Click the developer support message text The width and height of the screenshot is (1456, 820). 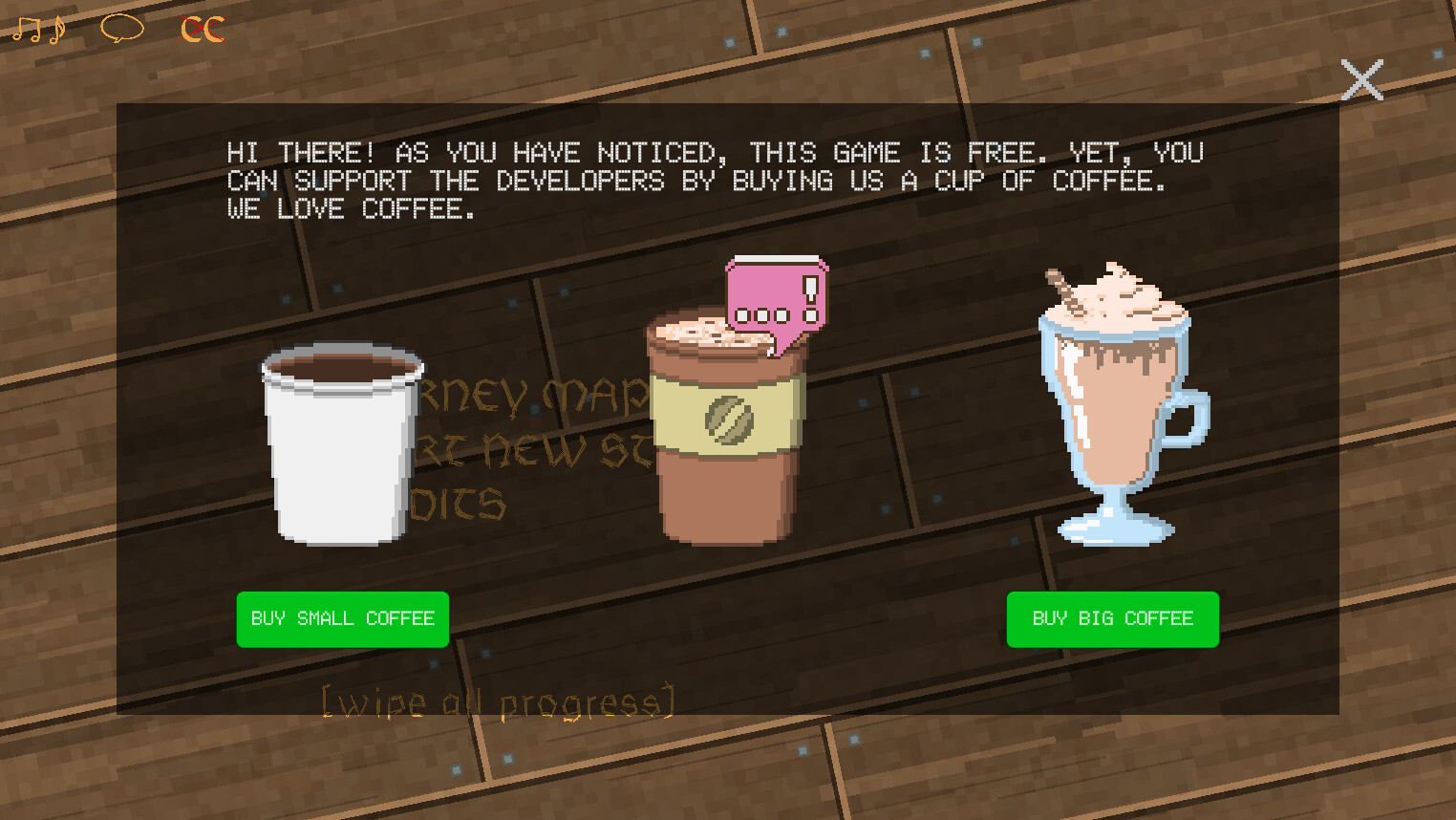click(x=714, y=181)
